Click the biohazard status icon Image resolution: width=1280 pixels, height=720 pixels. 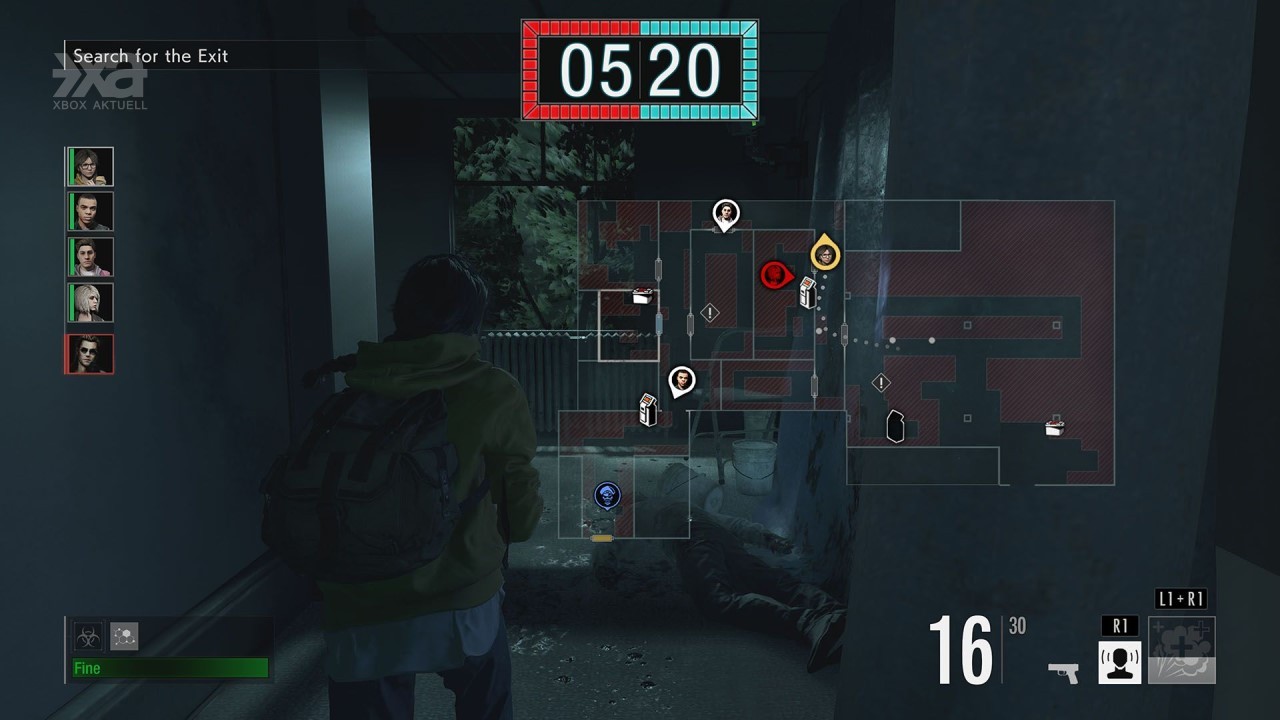point(88,636)
